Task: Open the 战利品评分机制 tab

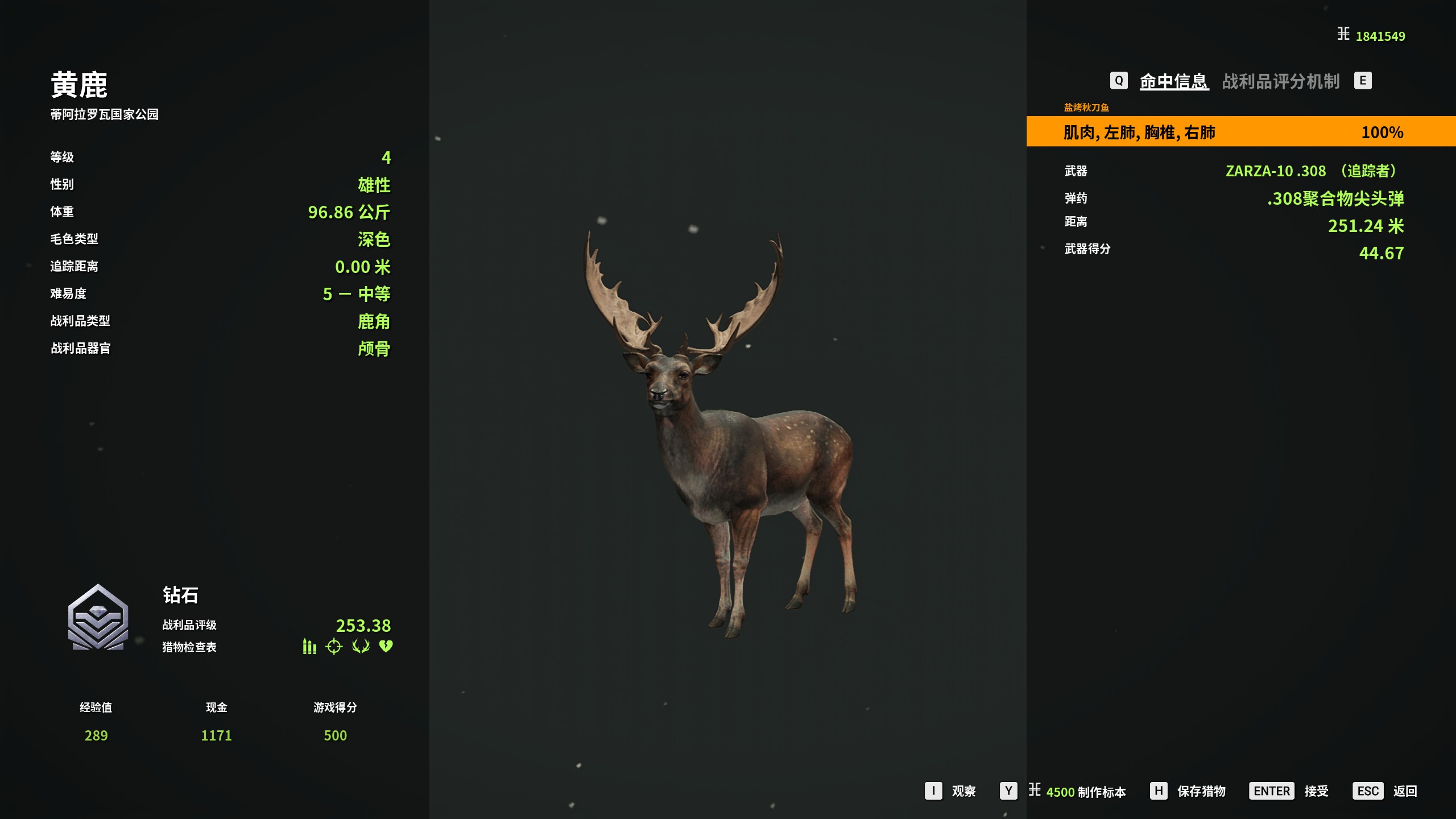Action: click(x=1280, y=81)
